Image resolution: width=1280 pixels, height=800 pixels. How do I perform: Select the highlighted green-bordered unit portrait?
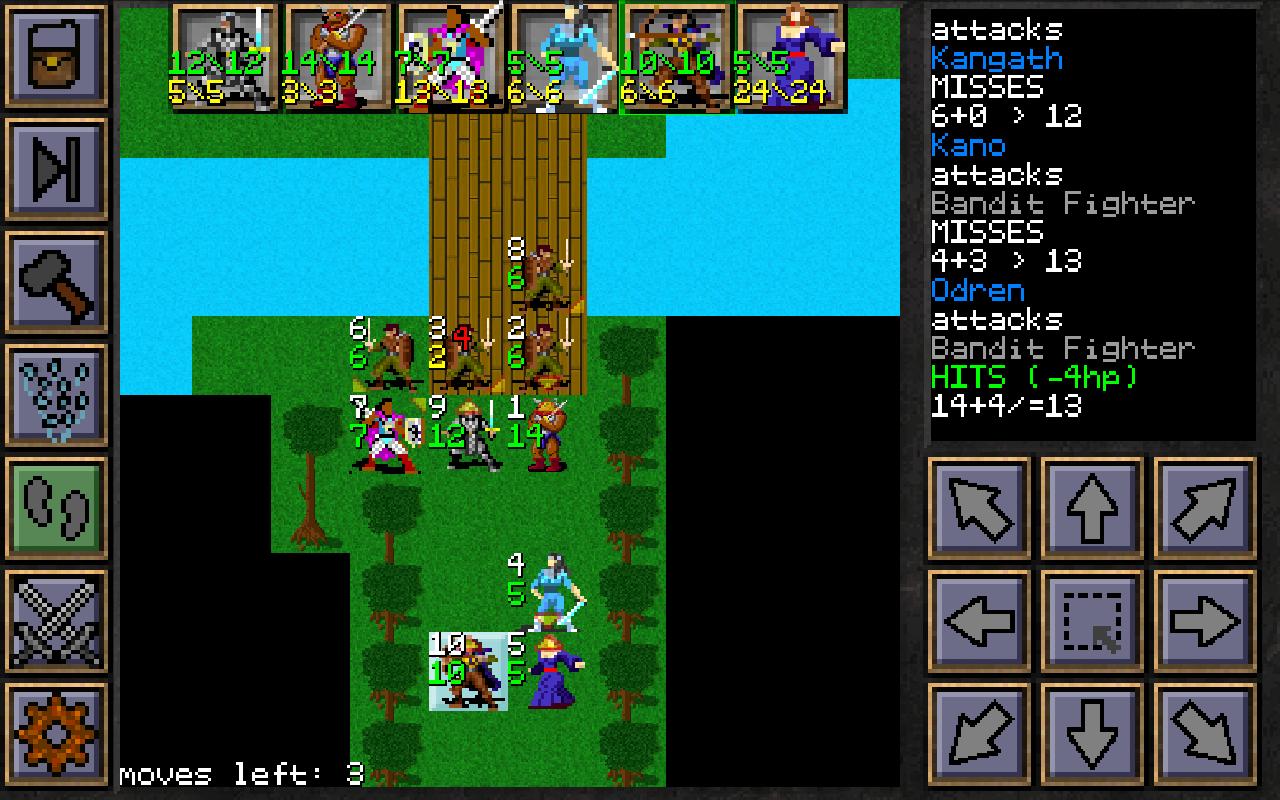676,55
